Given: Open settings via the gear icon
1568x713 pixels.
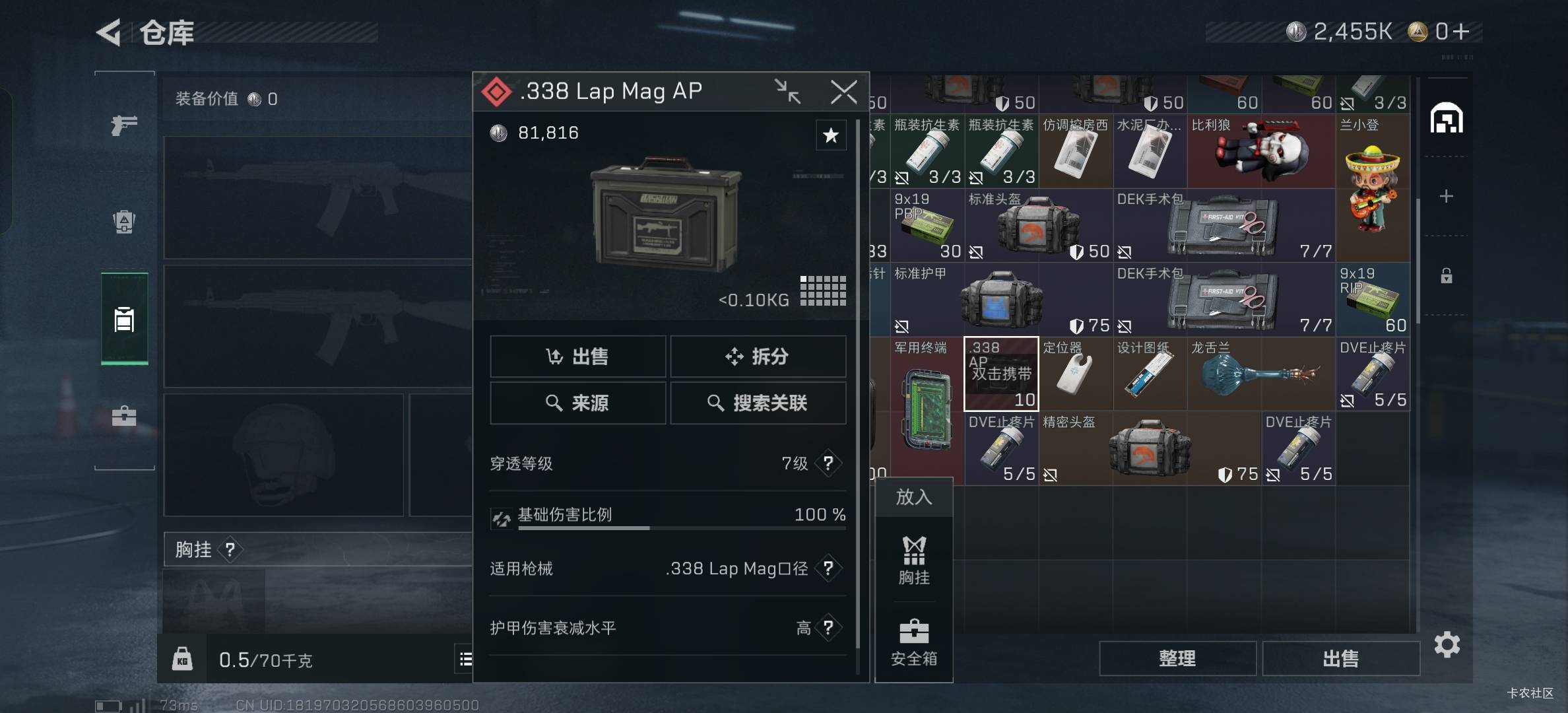Looking at the screenshot, I should 1448,645.
